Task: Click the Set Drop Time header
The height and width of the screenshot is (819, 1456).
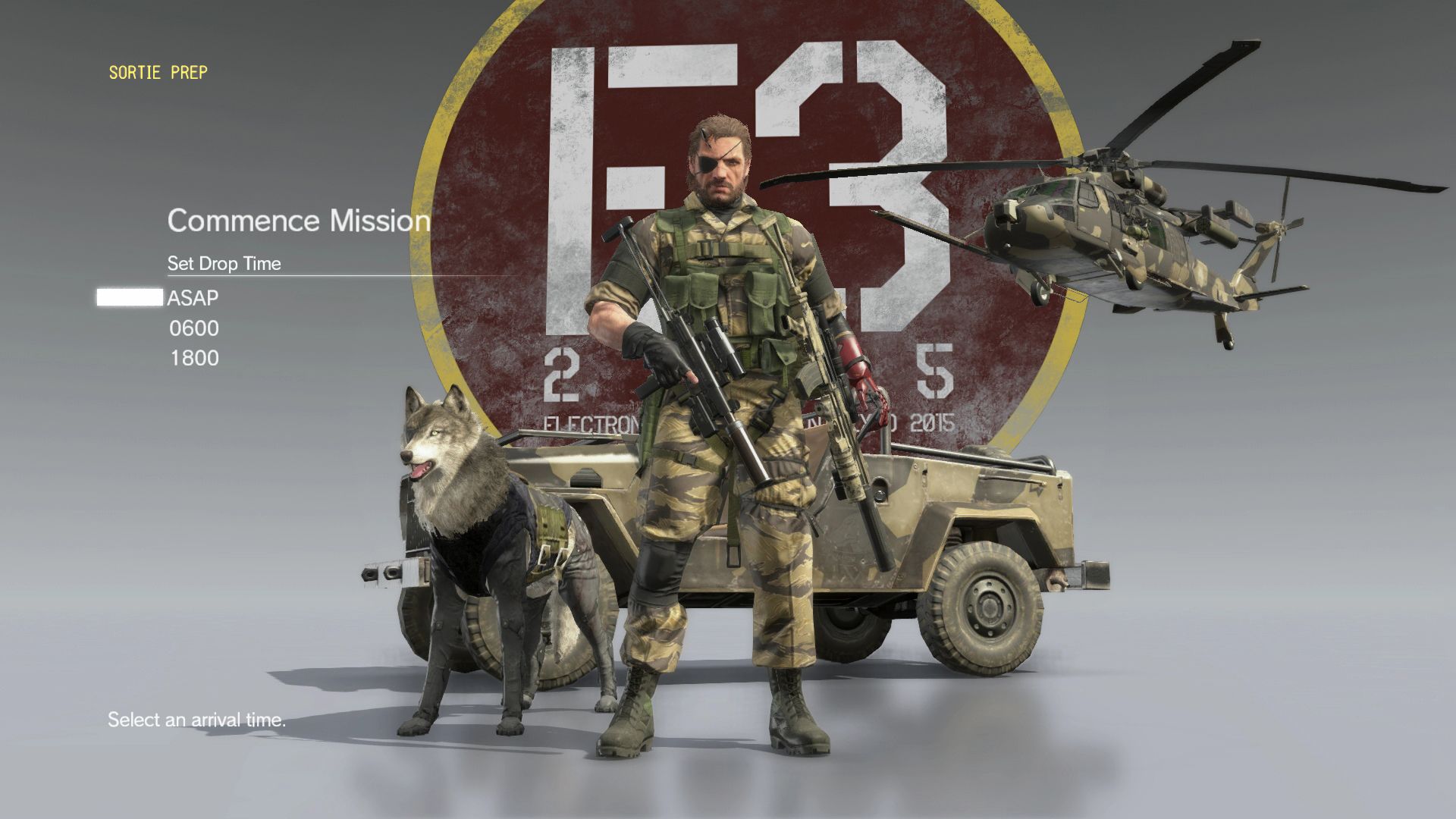Action: [x=224, y=264]
